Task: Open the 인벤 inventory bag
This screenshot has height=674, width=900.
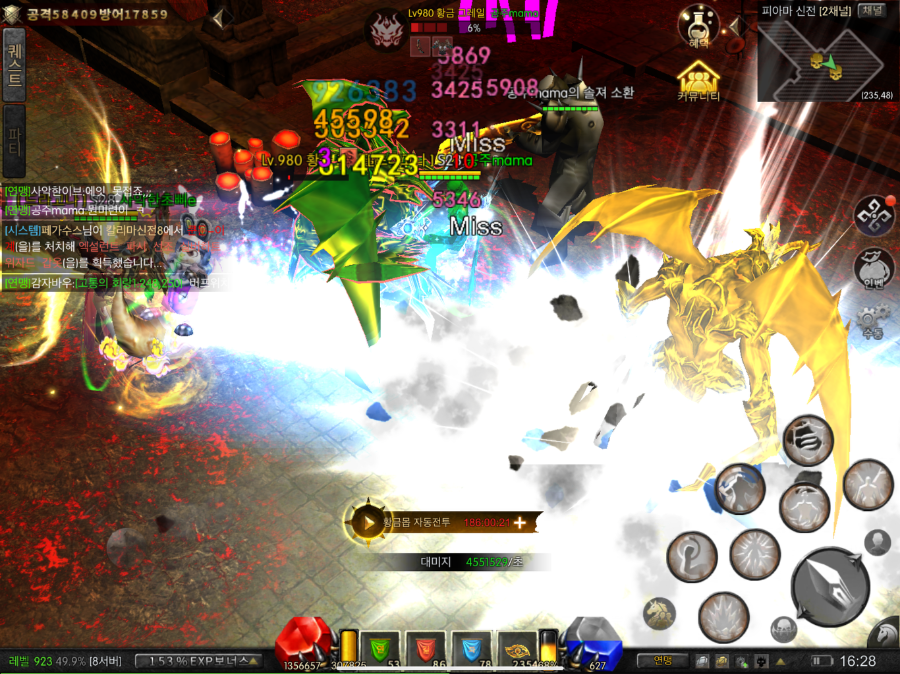Action: 873,269
